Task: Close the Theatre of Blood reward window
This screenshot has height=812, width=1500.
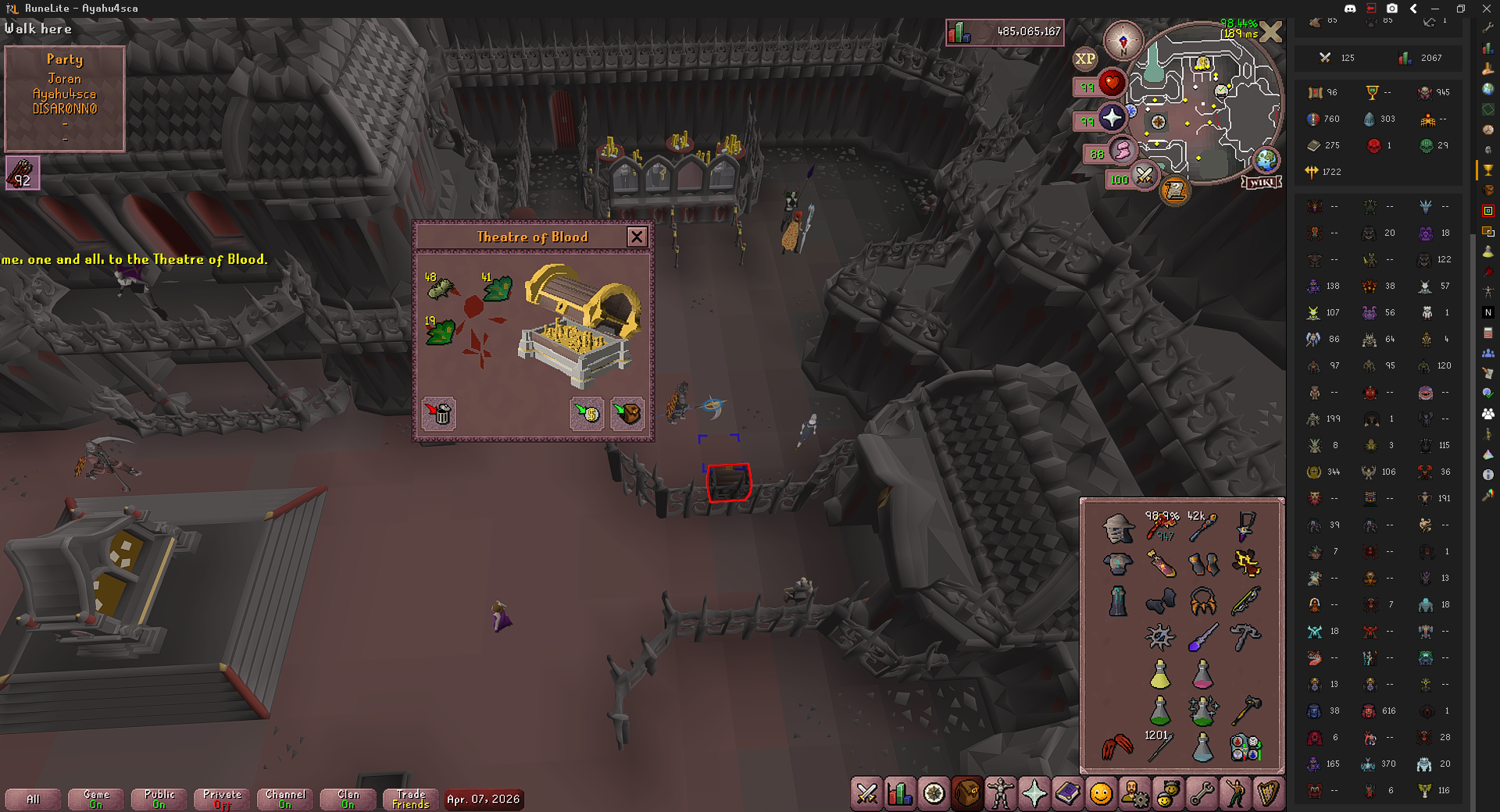Action: point(637,237)
